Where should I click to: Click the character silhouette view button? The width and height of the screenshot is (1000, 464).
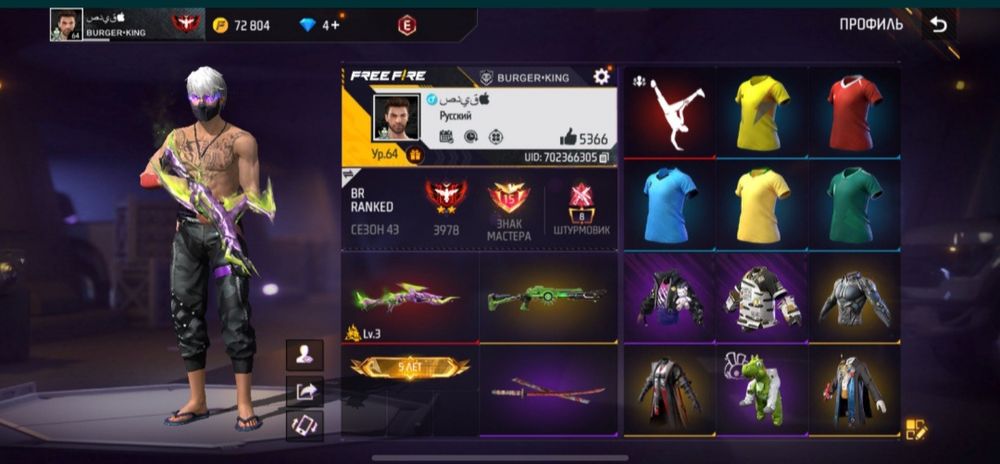304,354
